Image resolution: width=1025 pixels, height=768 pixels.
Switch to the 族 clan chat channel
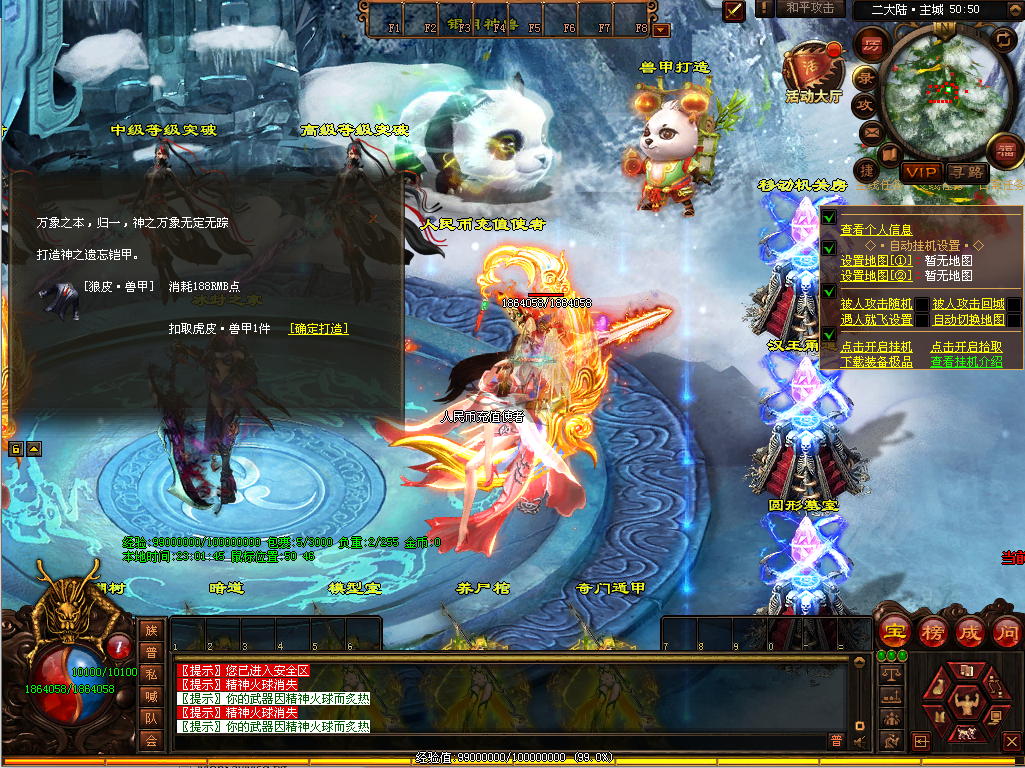[151, 629]
